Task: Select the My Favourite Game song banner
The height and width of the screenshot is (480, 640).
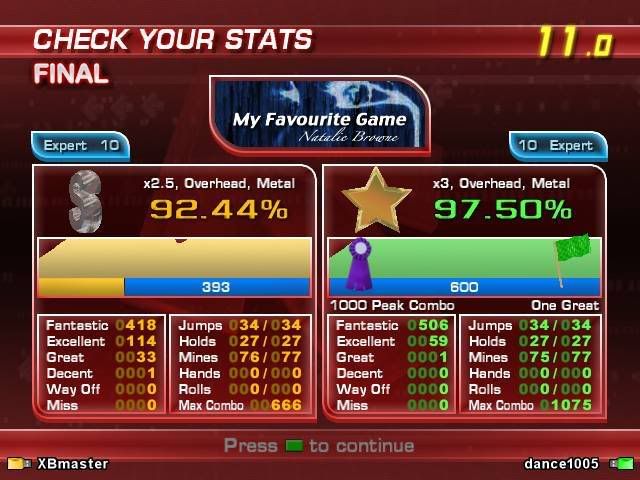Action: coord(320,113)
